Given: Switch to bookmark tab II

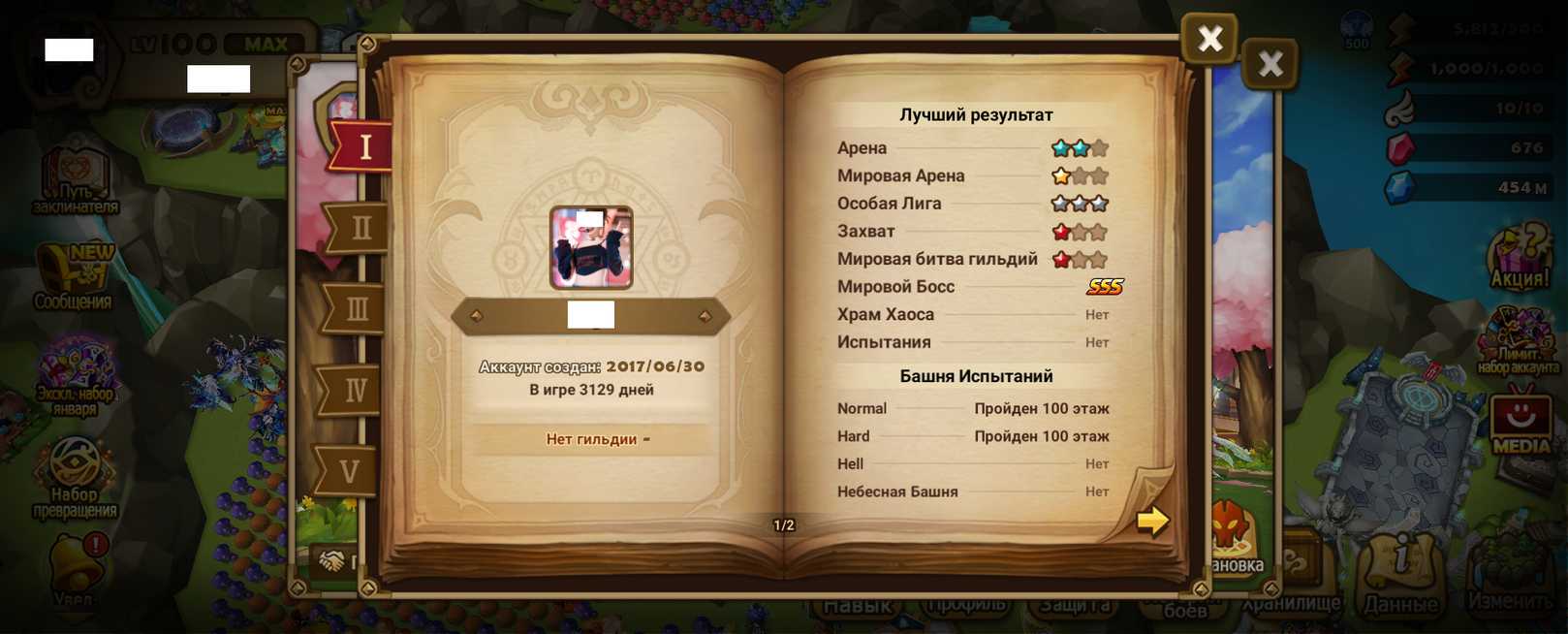Looking at the screenshot, I should [360, 228].
